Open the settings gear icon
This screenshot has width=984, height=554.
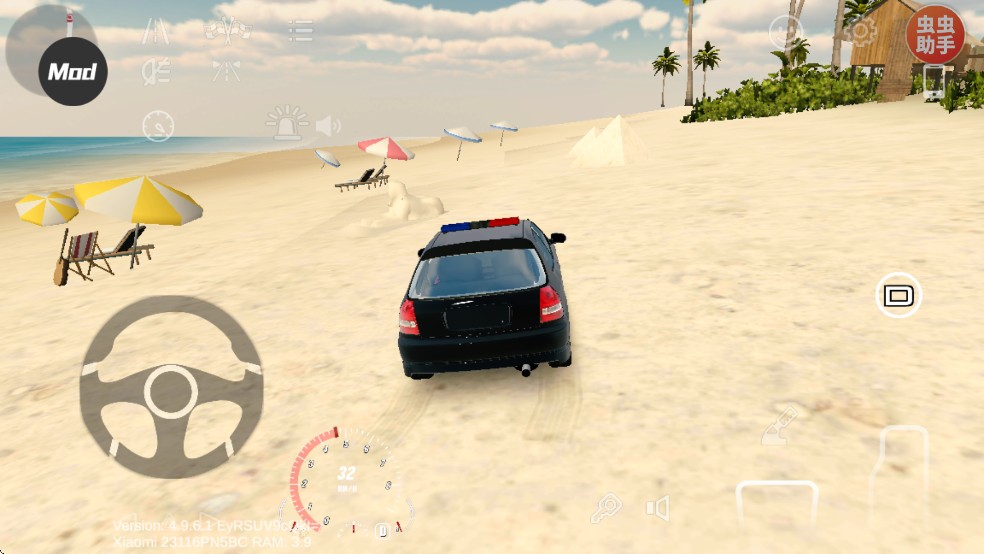(859, 31)
